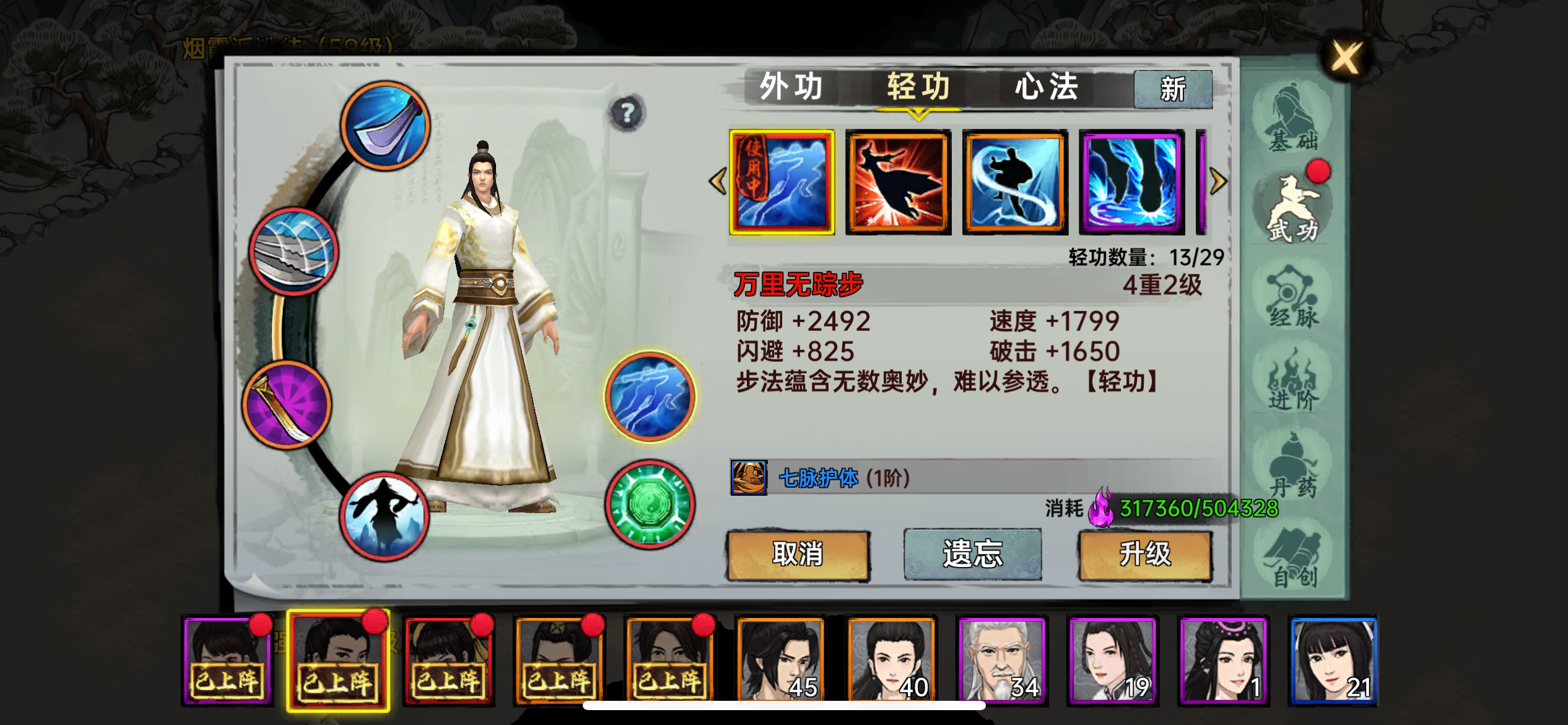Click the question mark help icon
1568x725 pixels.
pos(629,112)
